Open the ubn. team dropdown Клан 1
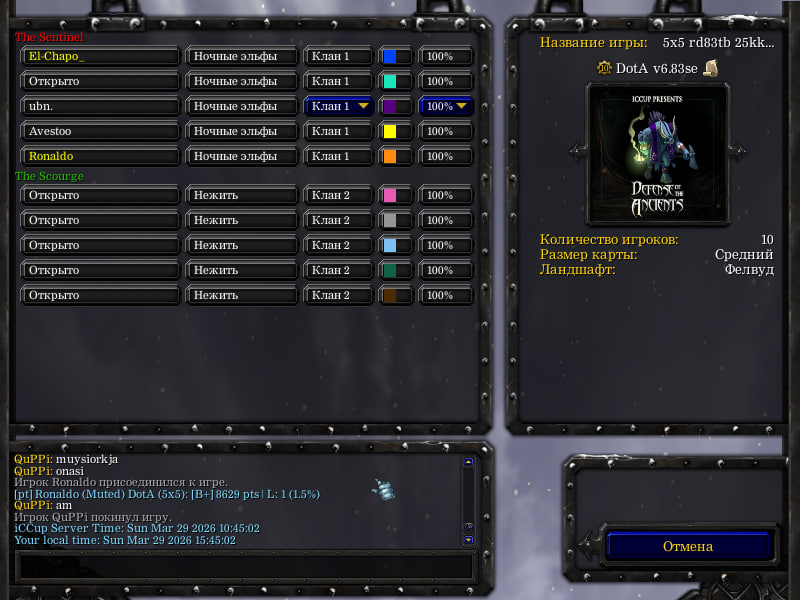The width and height of the screenshot is (800, 600). [339, 106]
